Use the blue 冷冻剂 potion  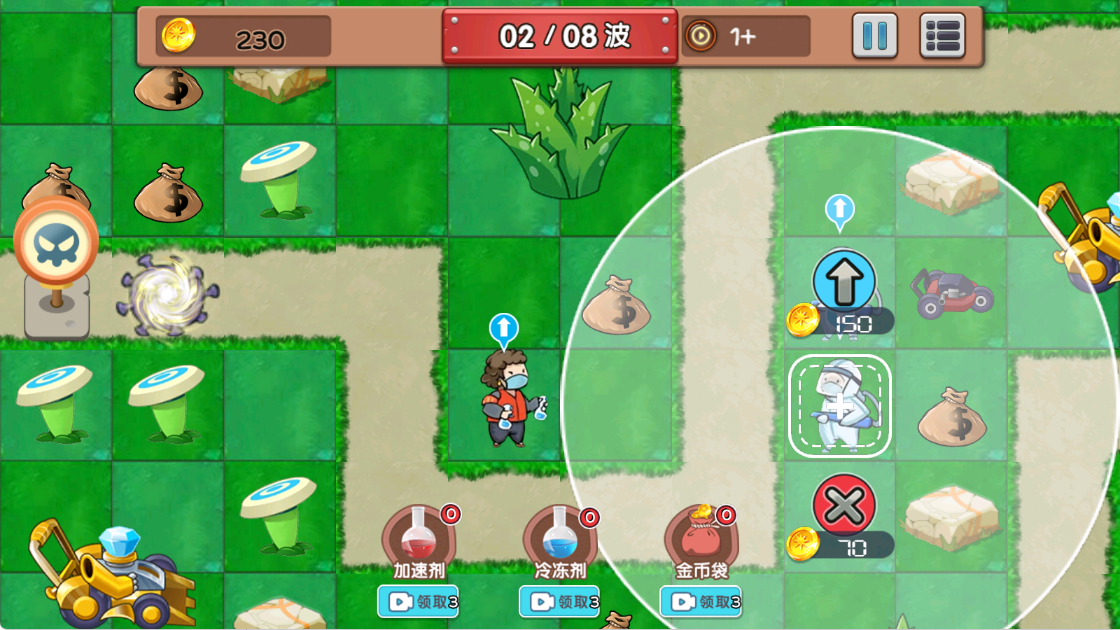click(x=560, y=538)
